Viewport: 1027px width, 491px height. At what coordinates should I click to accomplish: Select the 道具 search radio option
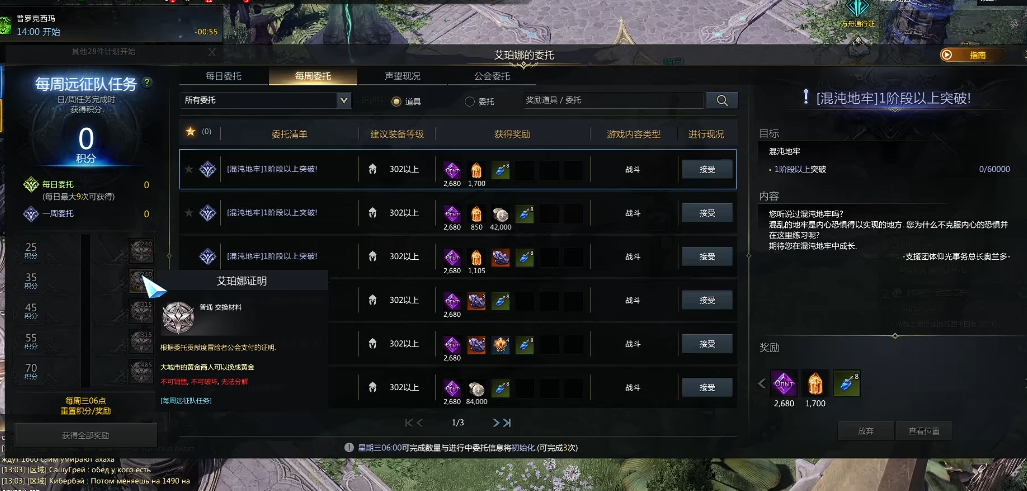click(397, 101)
